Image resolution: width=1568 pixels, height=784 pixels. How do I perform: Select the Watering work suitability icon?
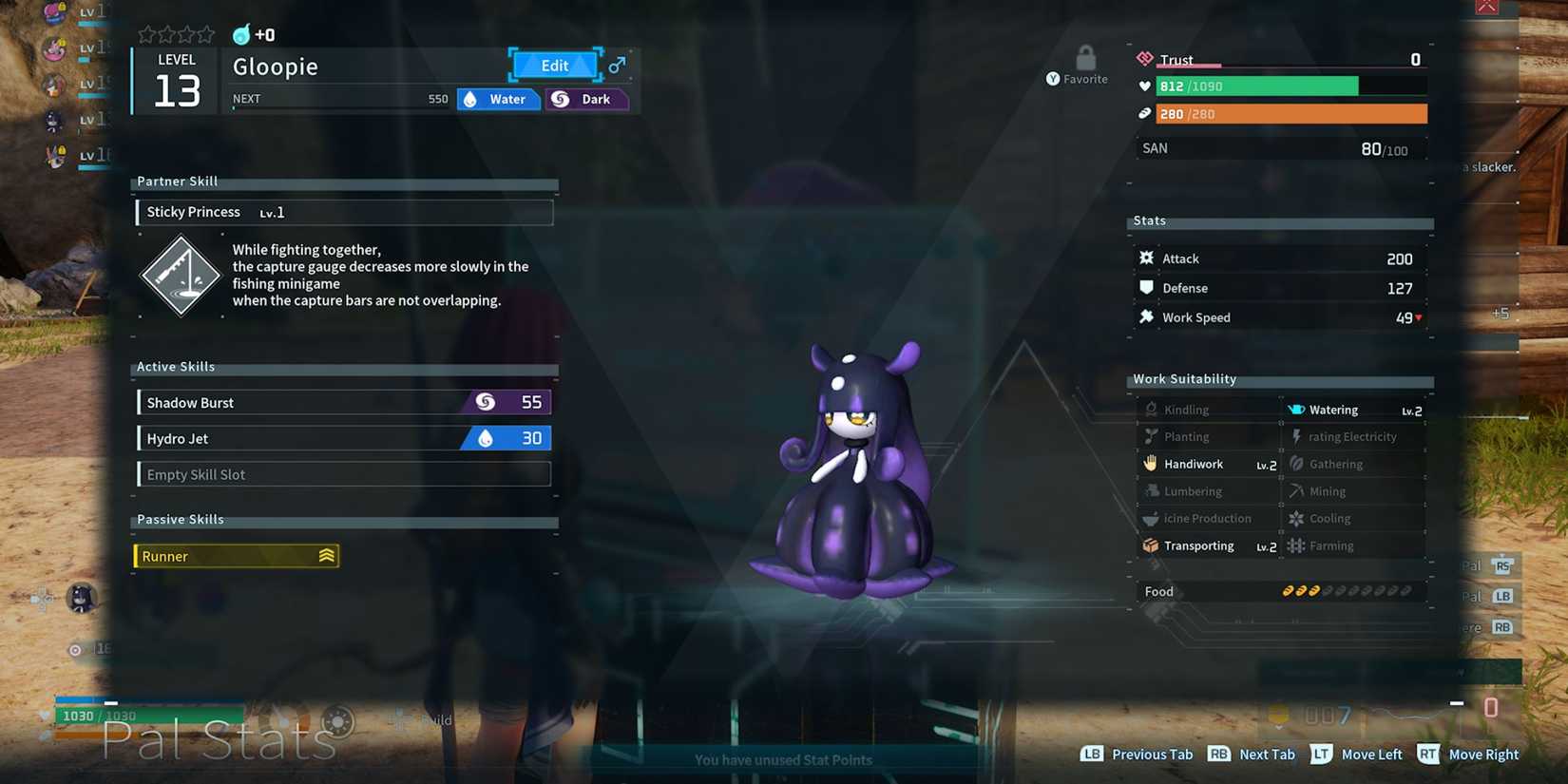click(x=1296, y=409)
